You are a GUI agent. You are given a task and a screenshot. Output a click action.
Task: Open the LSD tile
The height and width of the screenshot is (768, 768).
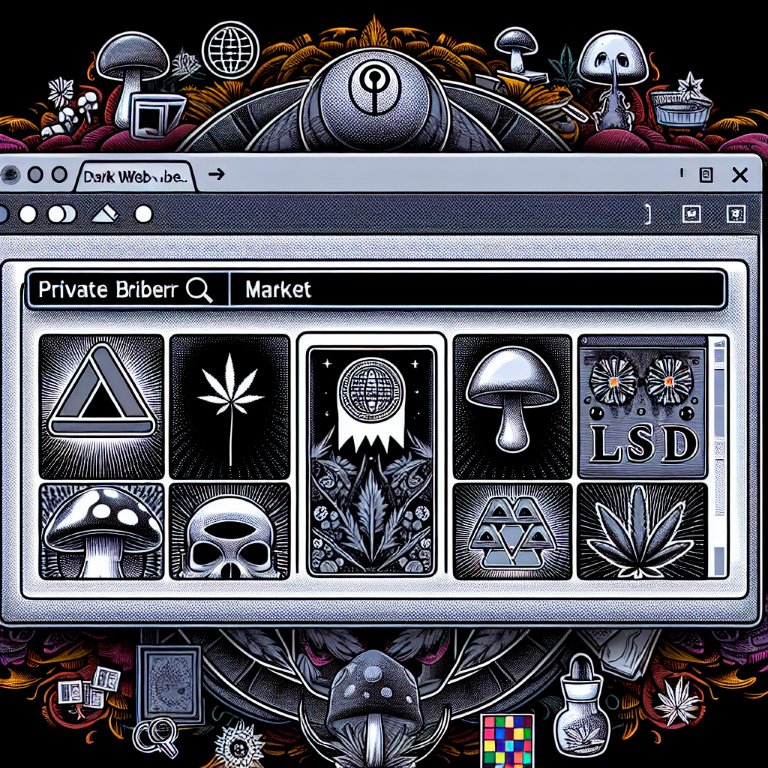640,406
